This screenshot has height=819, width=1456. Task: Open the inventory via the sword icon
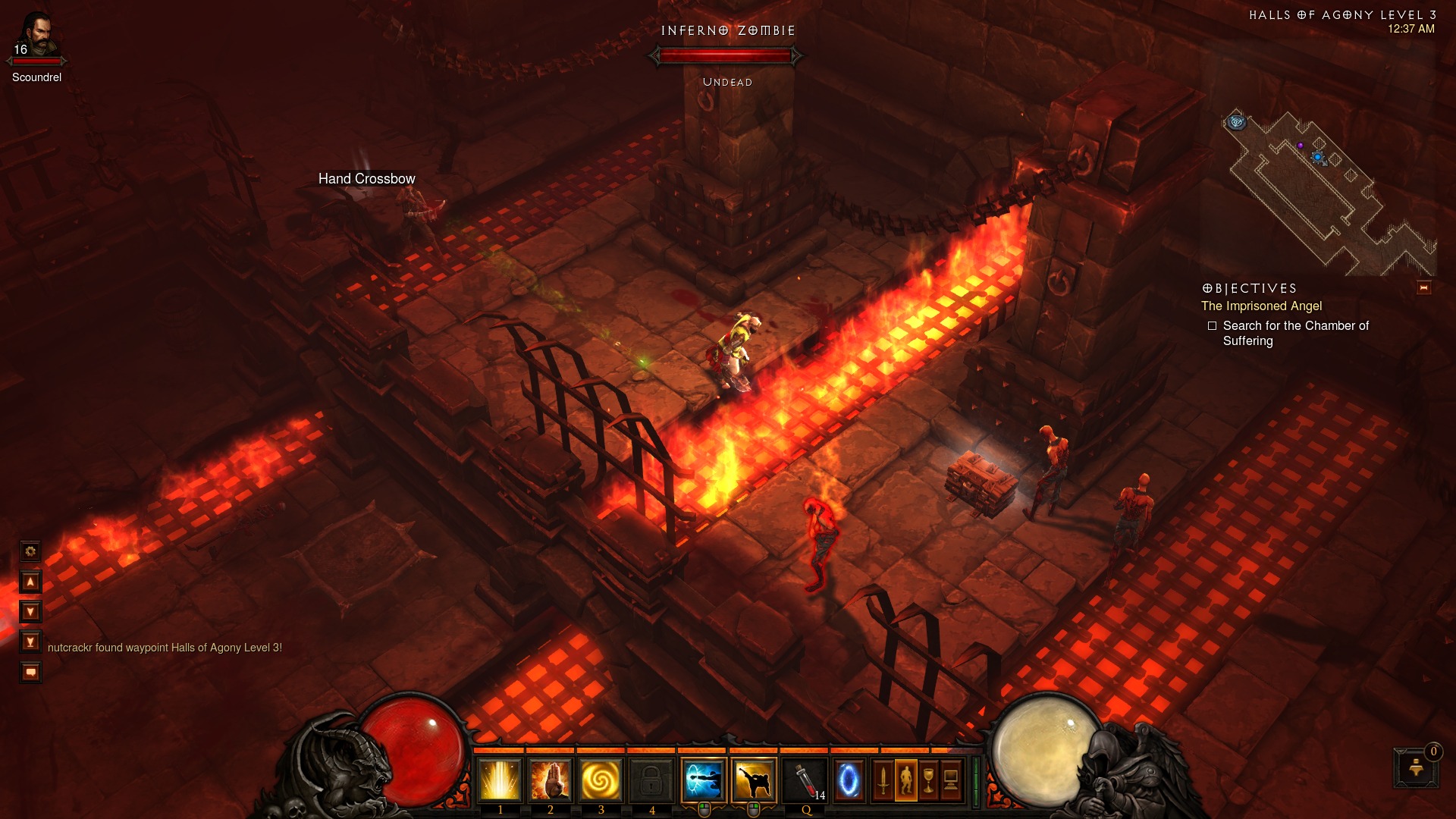tap(883, 780)
